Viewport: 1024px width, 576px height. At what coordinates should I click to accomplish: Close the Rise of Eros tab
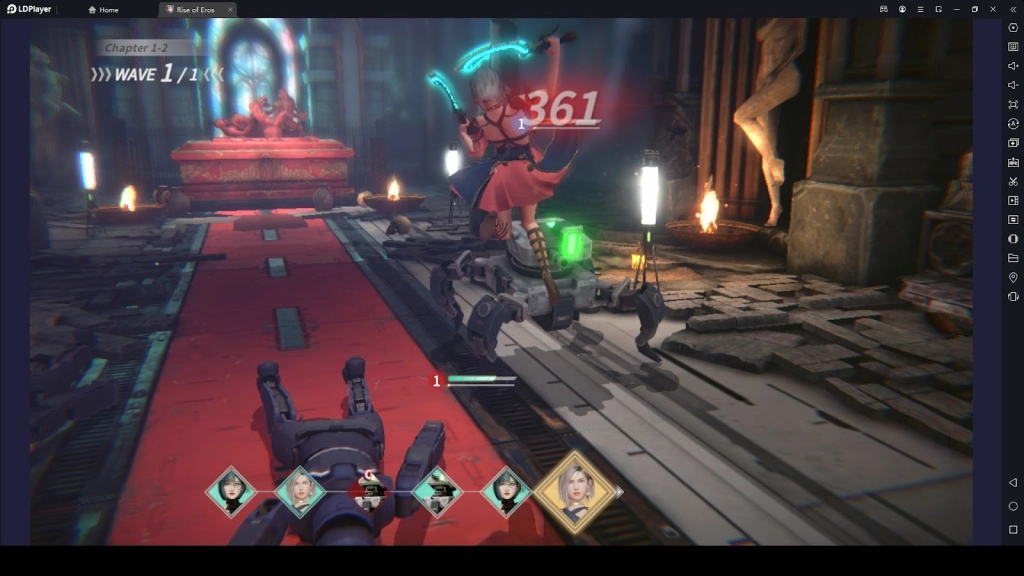point(230,10)
